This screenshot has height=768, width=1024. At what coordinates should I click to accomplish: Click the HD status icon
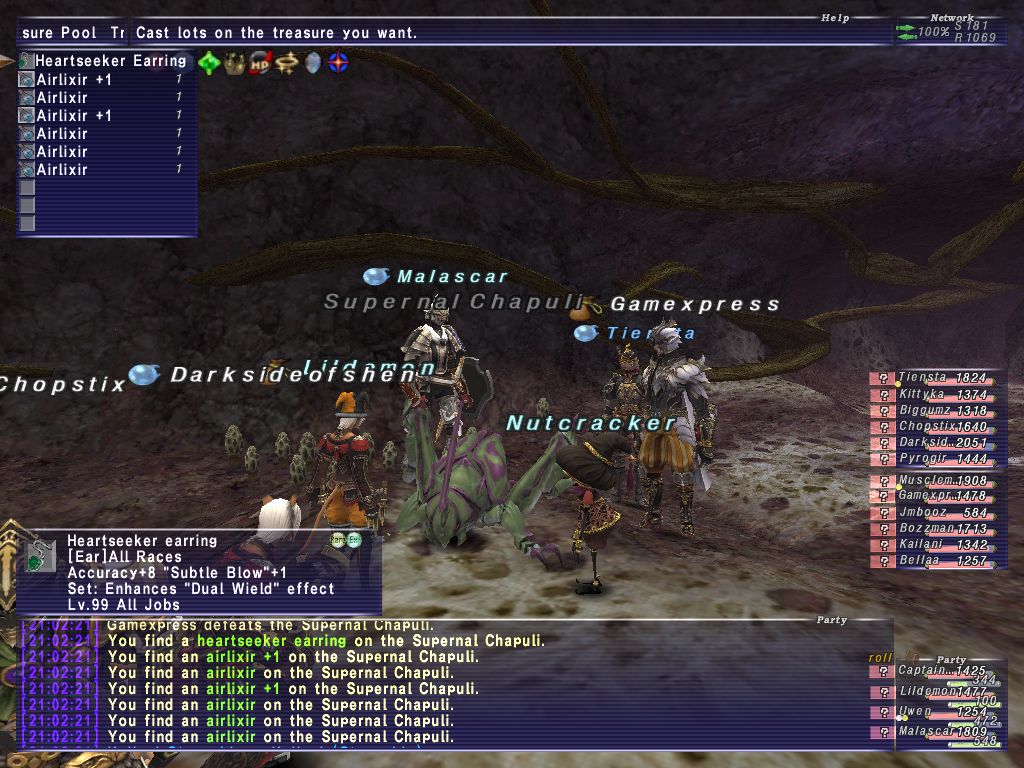(260, 63)
